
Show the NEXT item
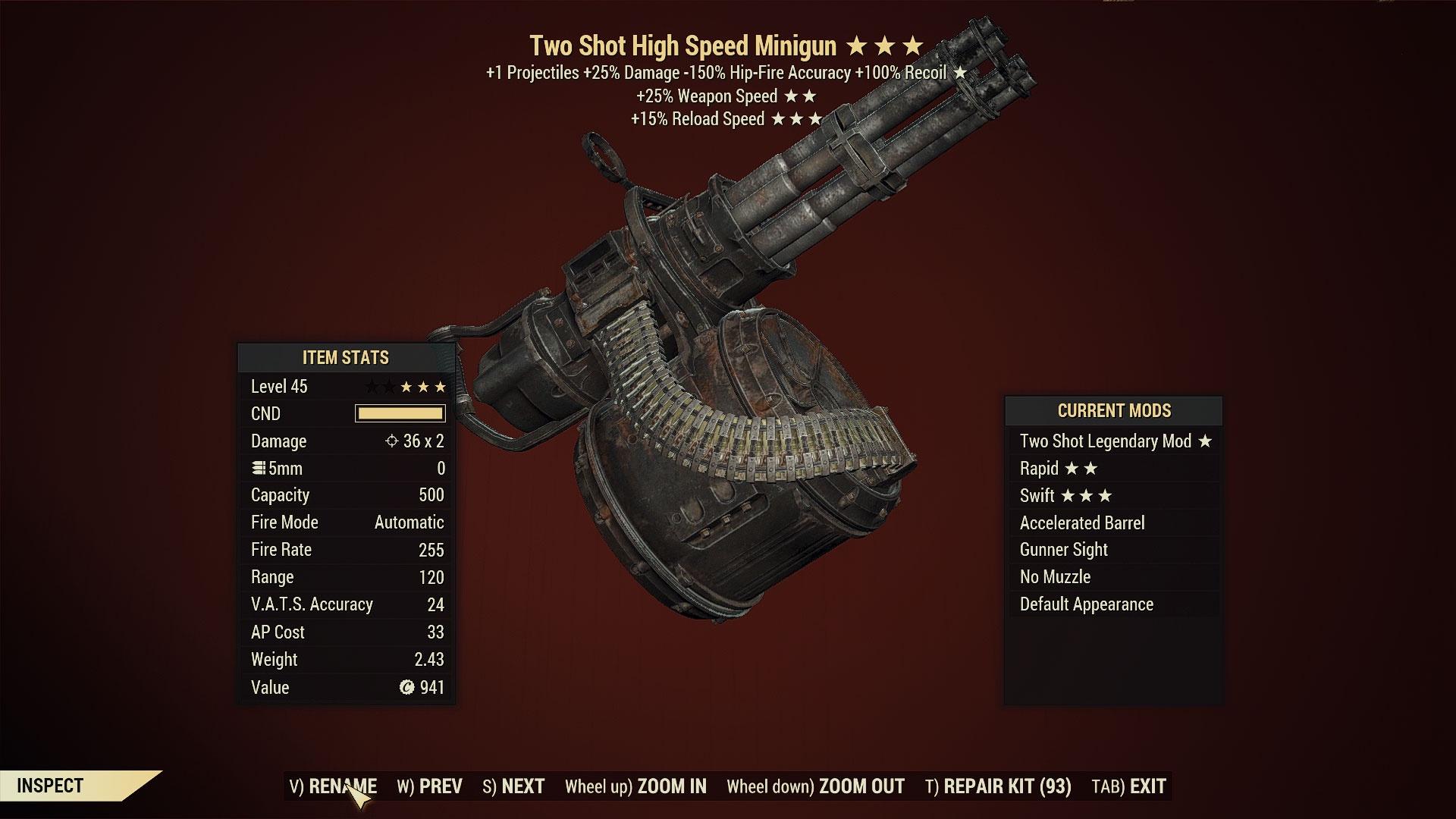(x=513, y=786)
